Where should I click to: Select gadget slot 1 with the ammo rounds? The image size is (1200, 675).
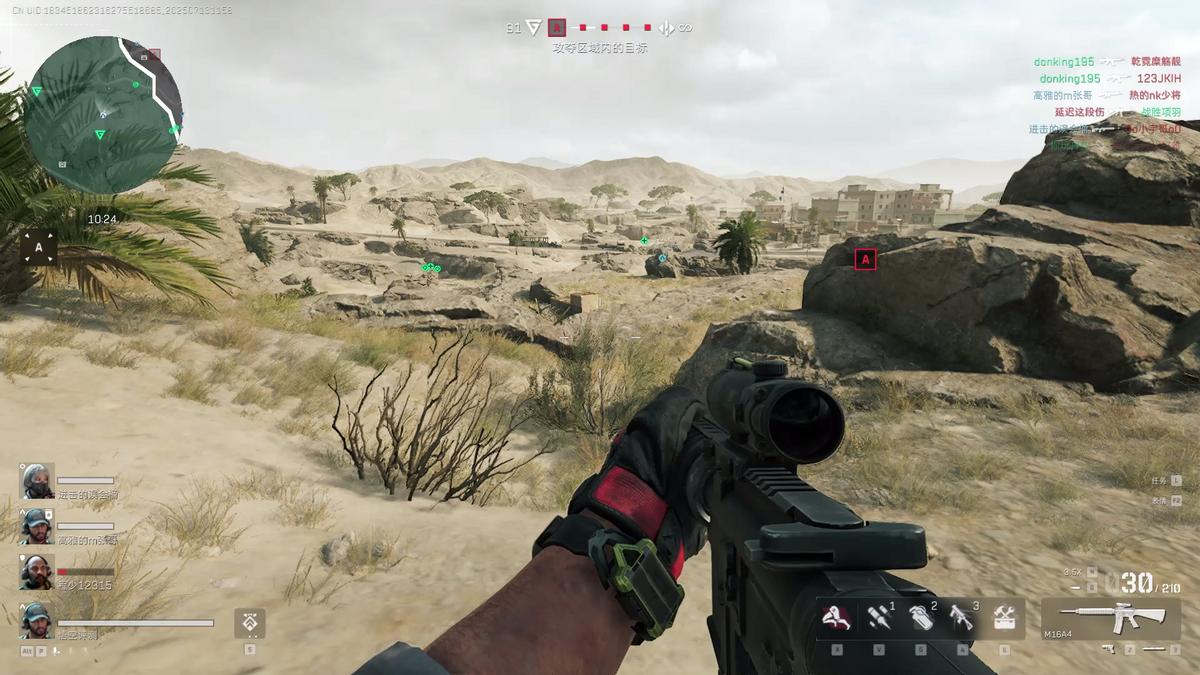(879, 619)
